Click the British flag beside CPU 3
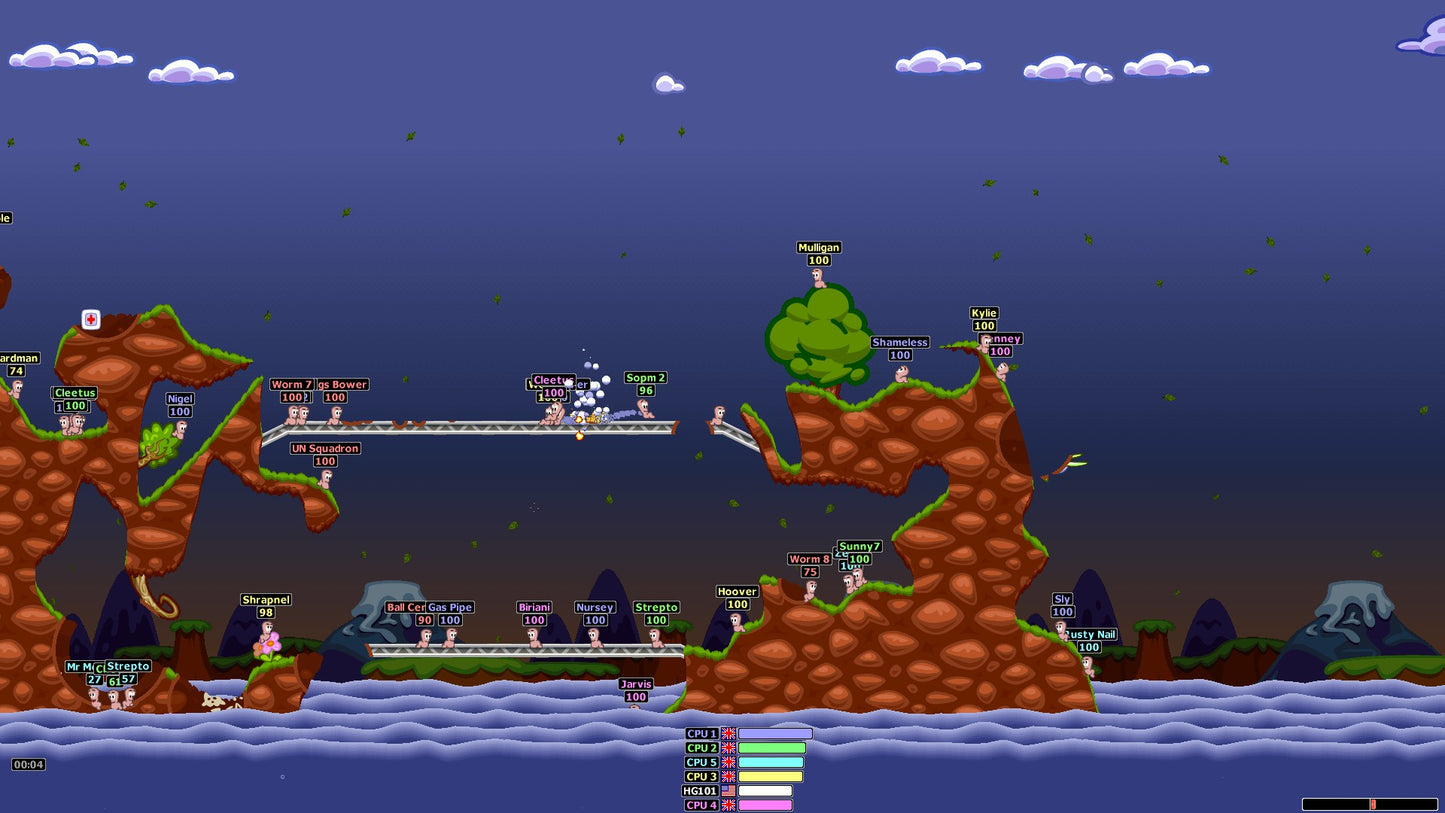 click(729, 775)
